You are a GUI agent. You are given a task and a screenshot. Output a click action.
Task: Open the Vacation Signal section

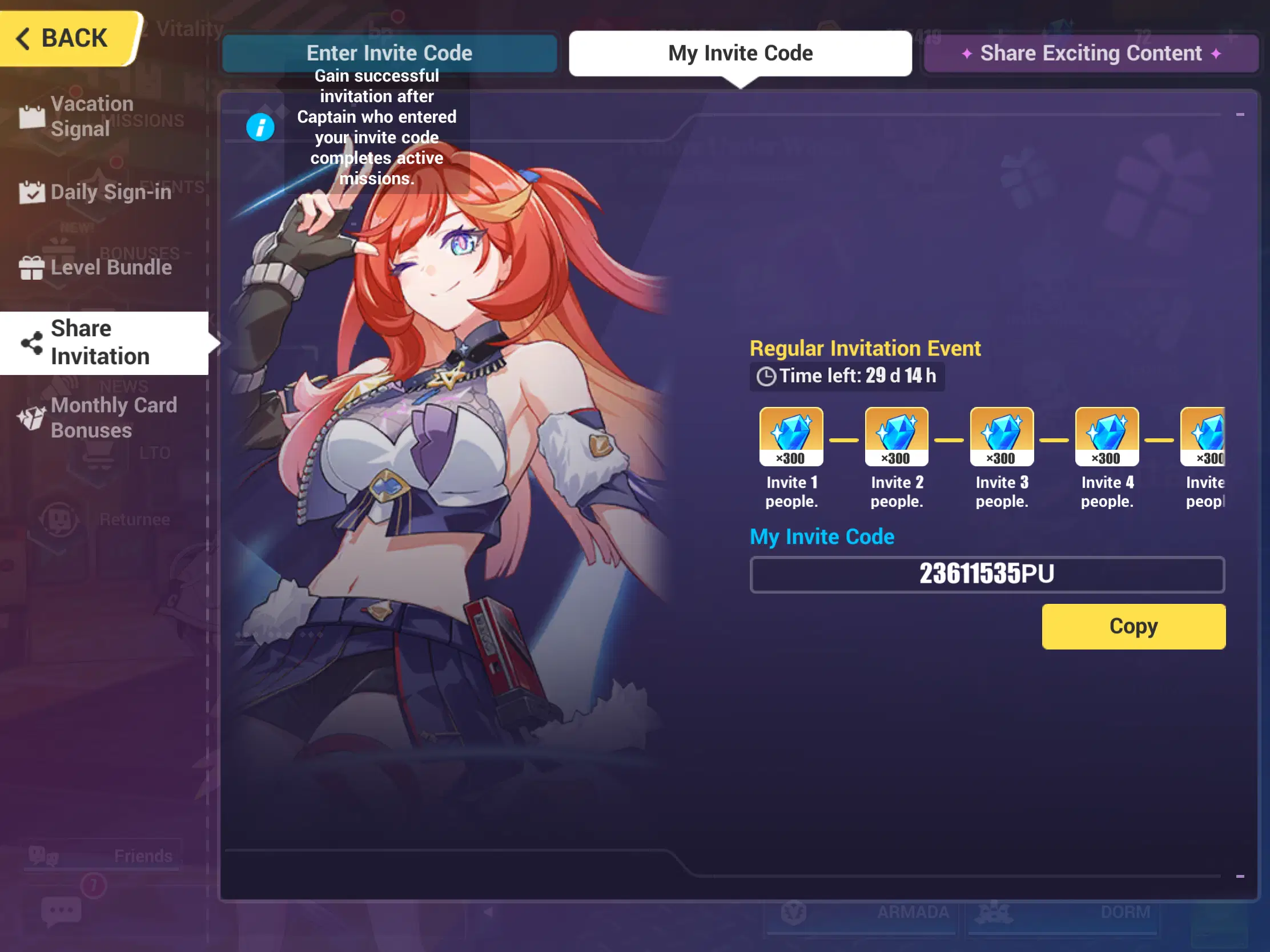coord(92,116)
